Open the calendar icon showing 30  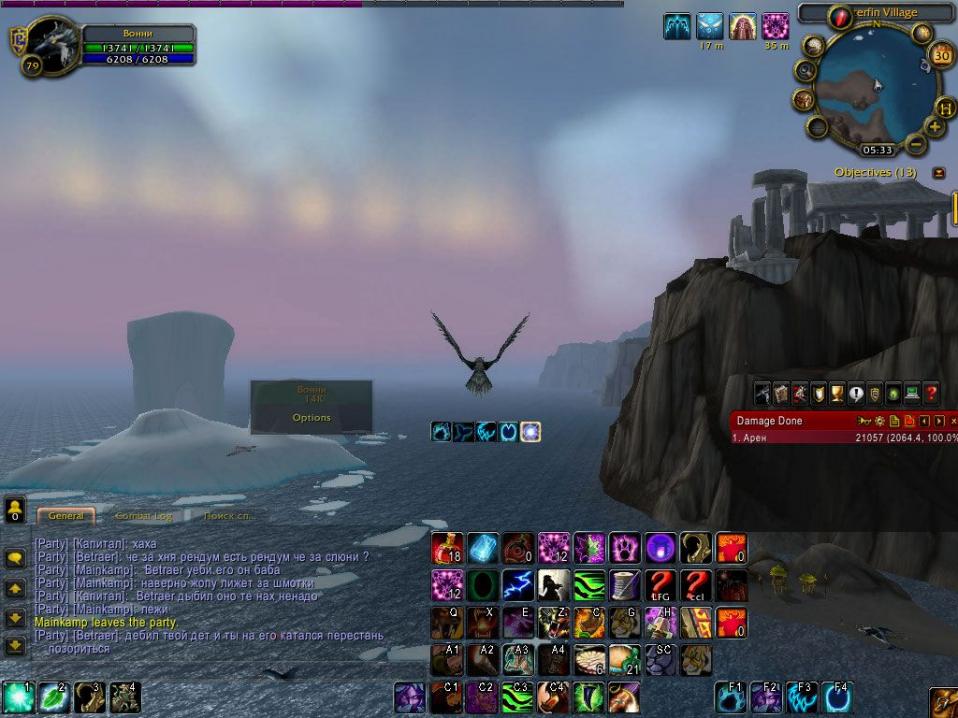[x=941, y=56]
